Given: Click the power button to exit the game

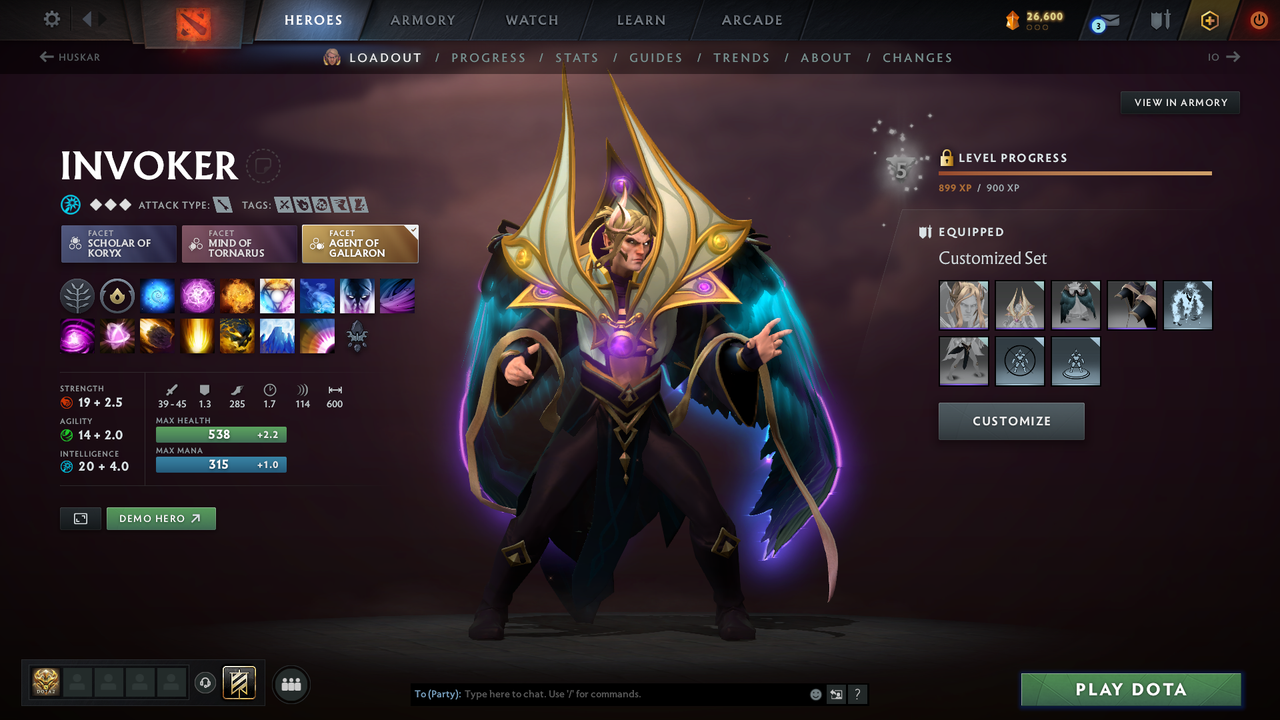Looking at the screenshot, I should (x=1258, y=19).
